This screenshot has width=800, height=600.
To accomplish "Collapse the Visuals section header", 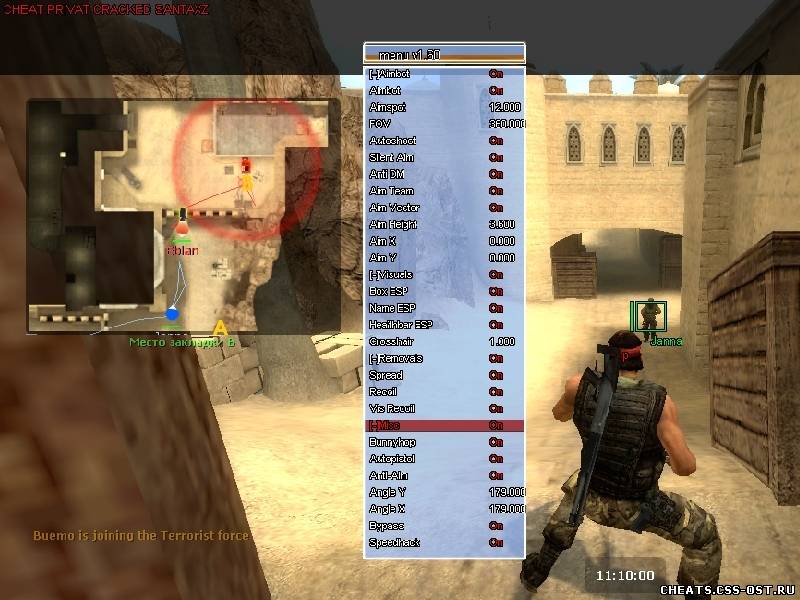I will [x=445, y=275].
